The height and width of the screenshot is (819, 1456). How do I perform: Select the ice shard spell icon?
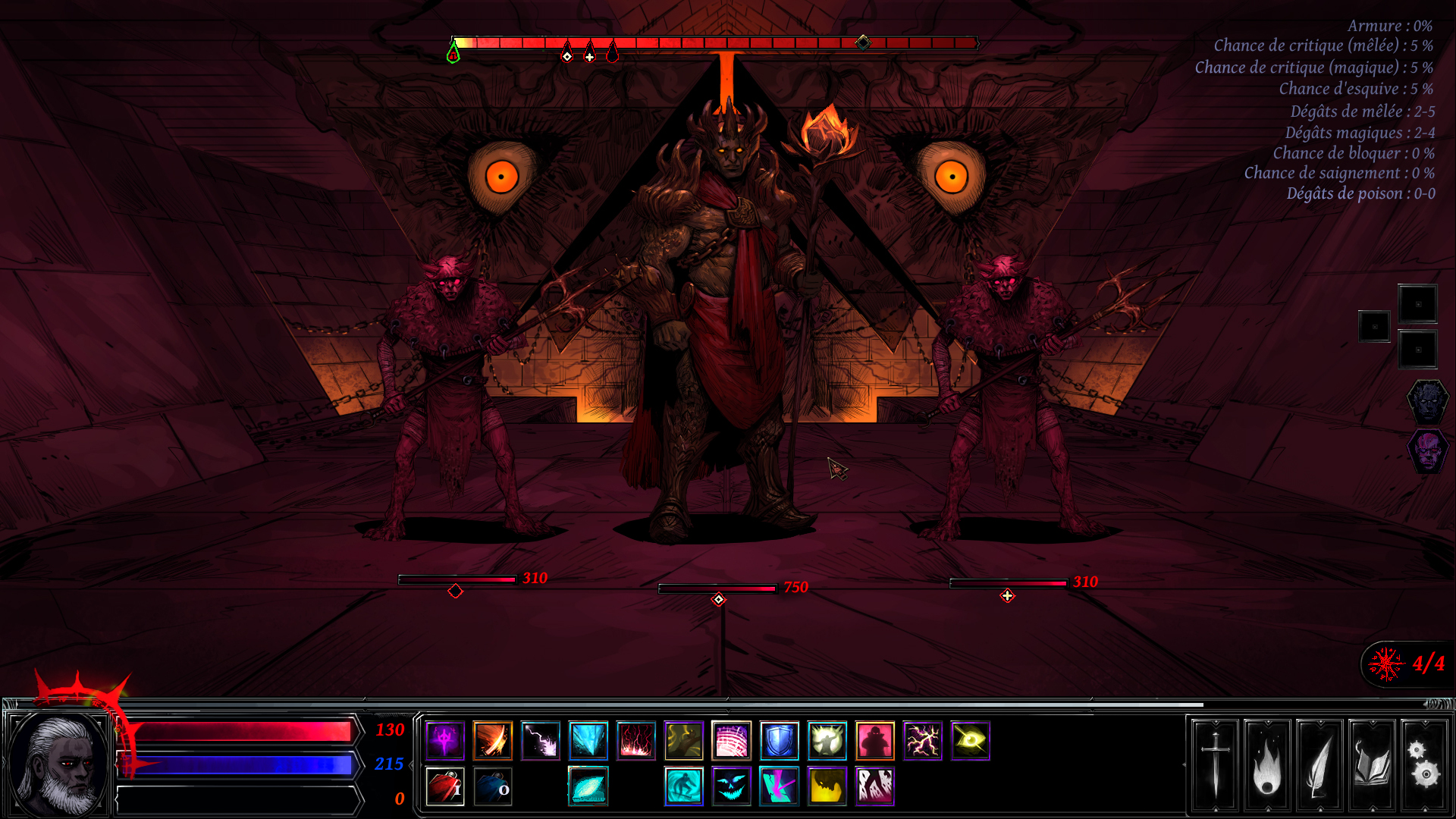pos(588,742)
